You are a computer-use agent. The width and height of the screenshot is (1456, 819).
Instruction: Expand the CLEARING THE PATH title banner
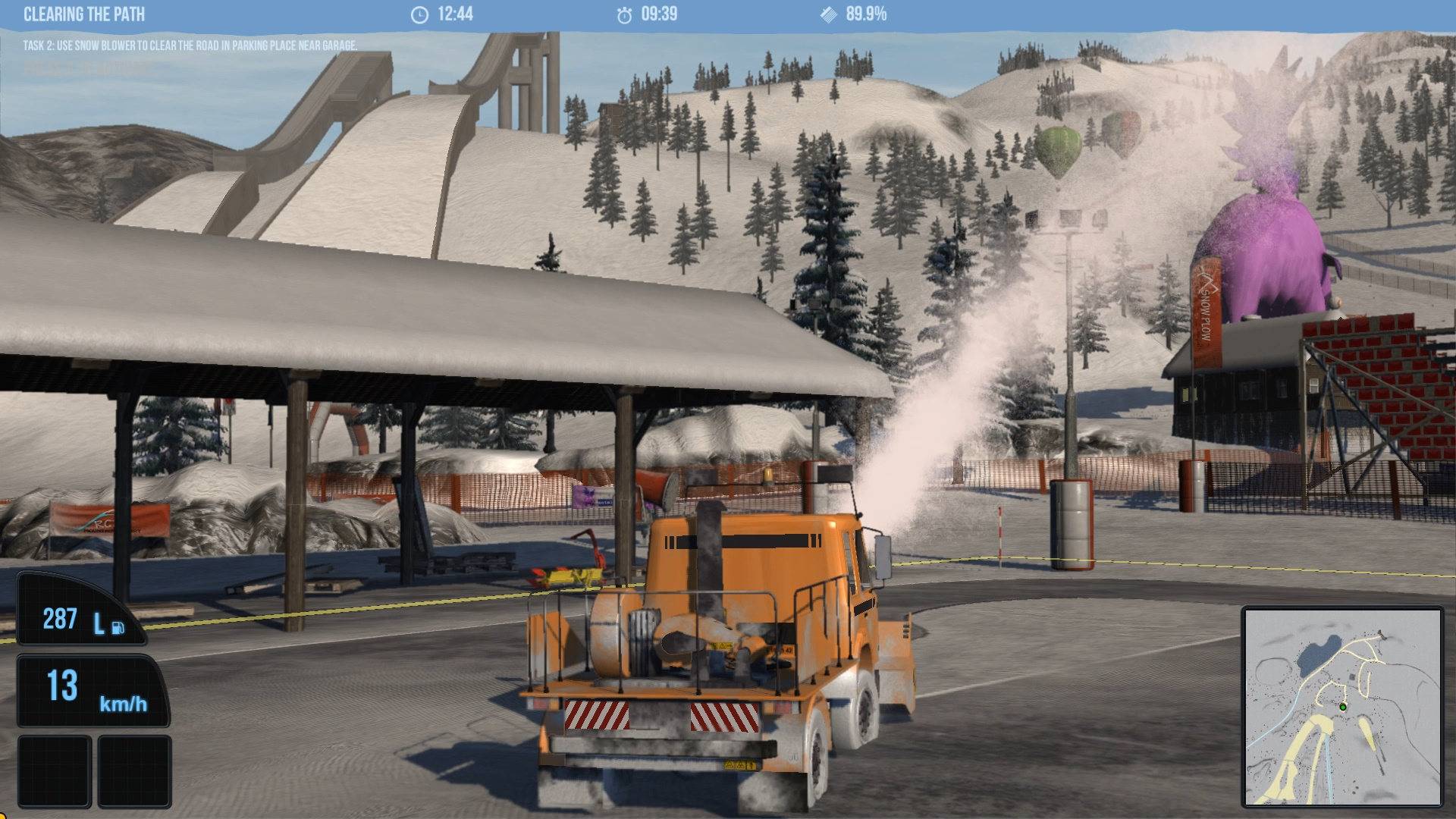coord(83,14)
